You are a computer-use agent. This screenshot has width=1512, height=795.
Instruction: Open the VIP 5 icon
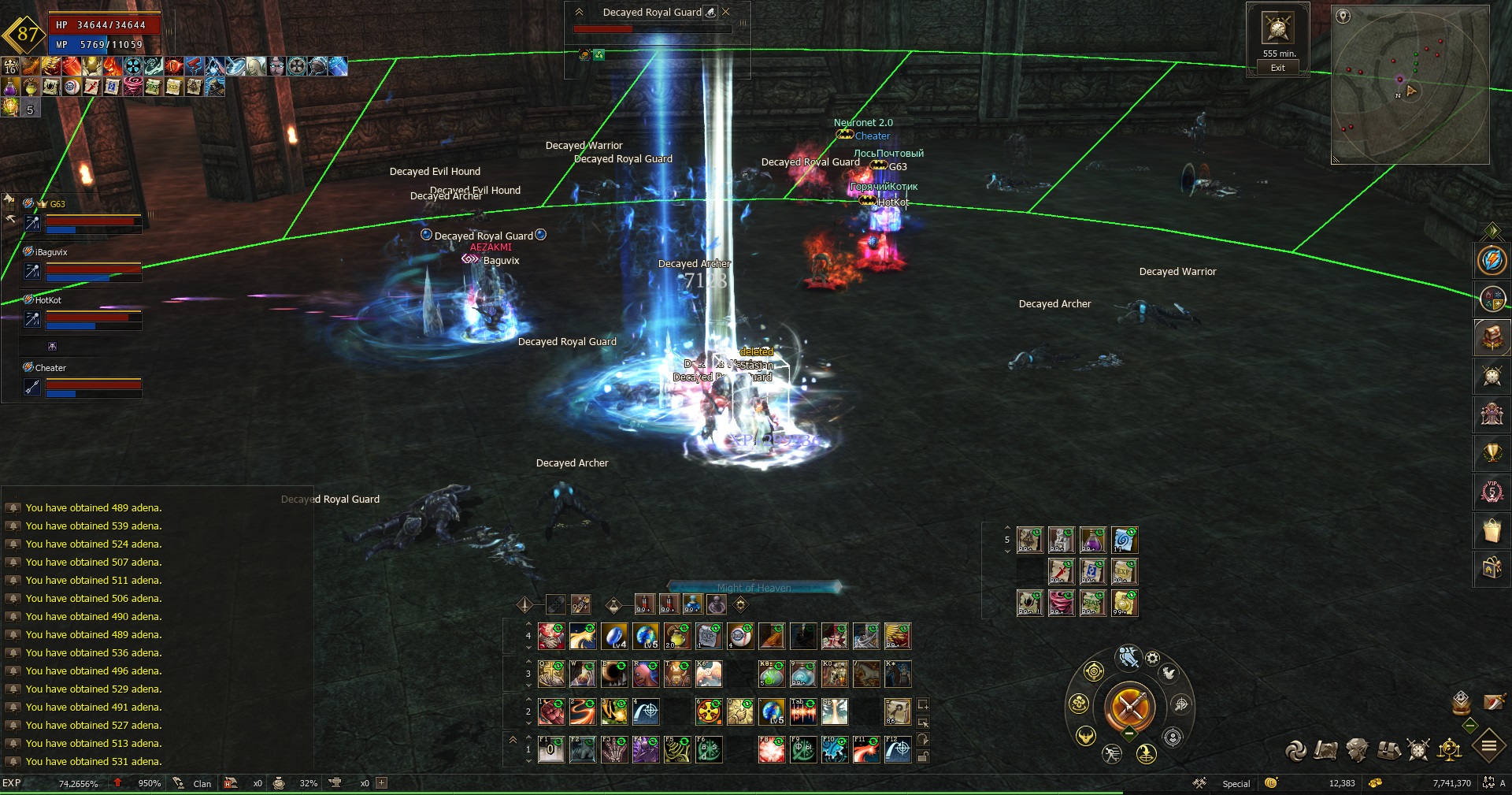1492,492
